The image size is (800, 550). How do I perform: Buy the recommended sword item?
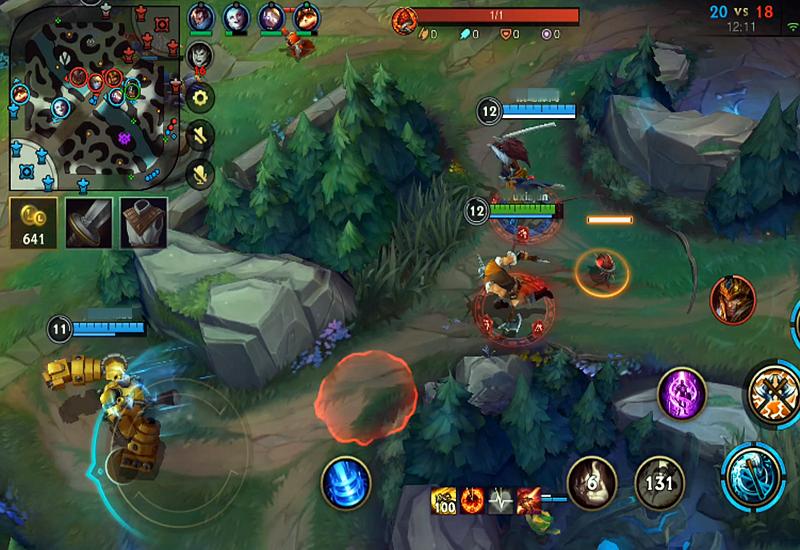88,222
